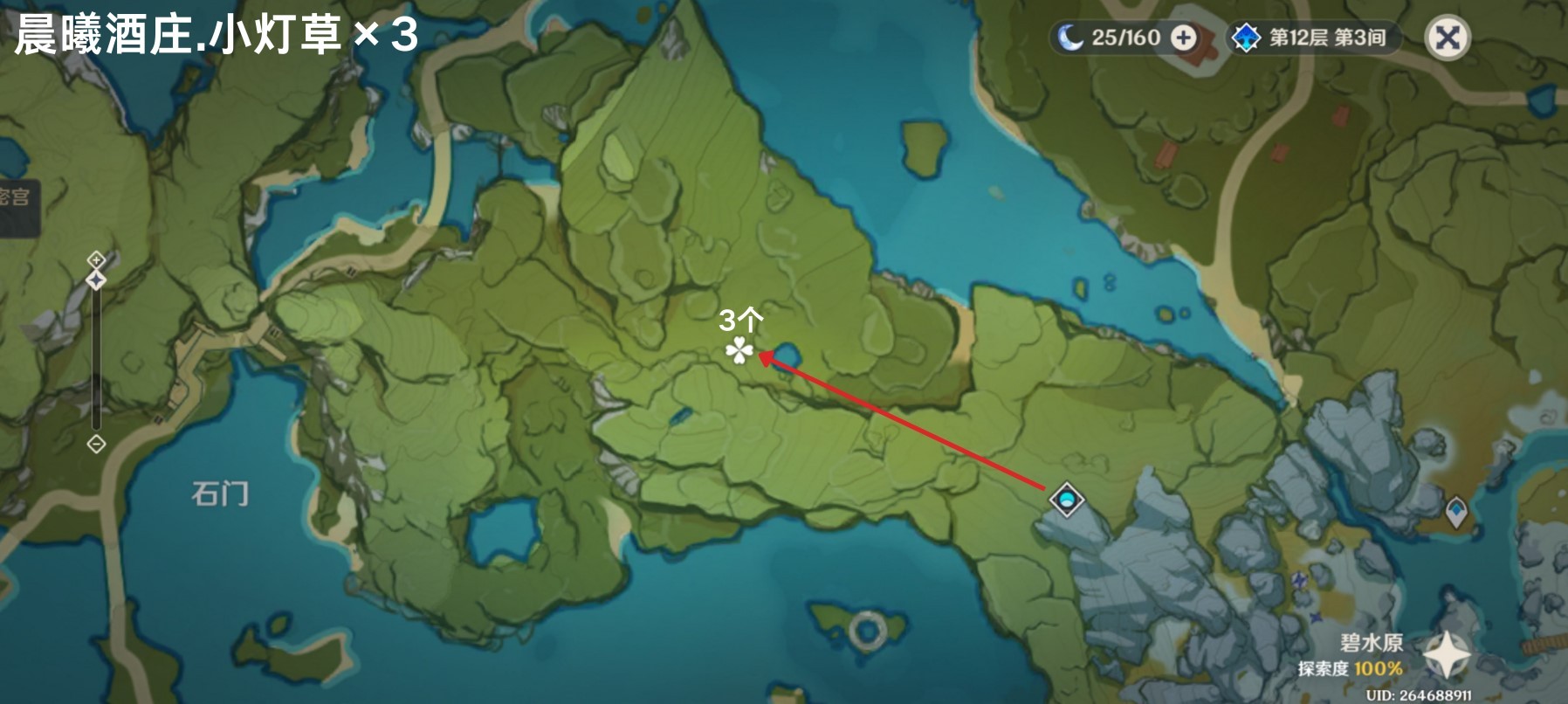Image resolution: width=1568 pixels, height=704 pixels.
Task: Add resin using the plus button
Action: pos(1184,38)
